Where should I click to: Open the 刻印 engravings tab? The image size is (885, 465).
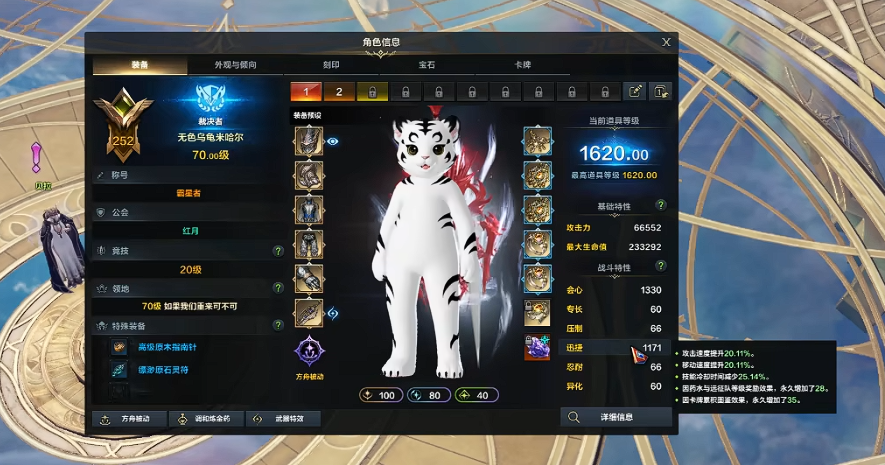(331, 65)
